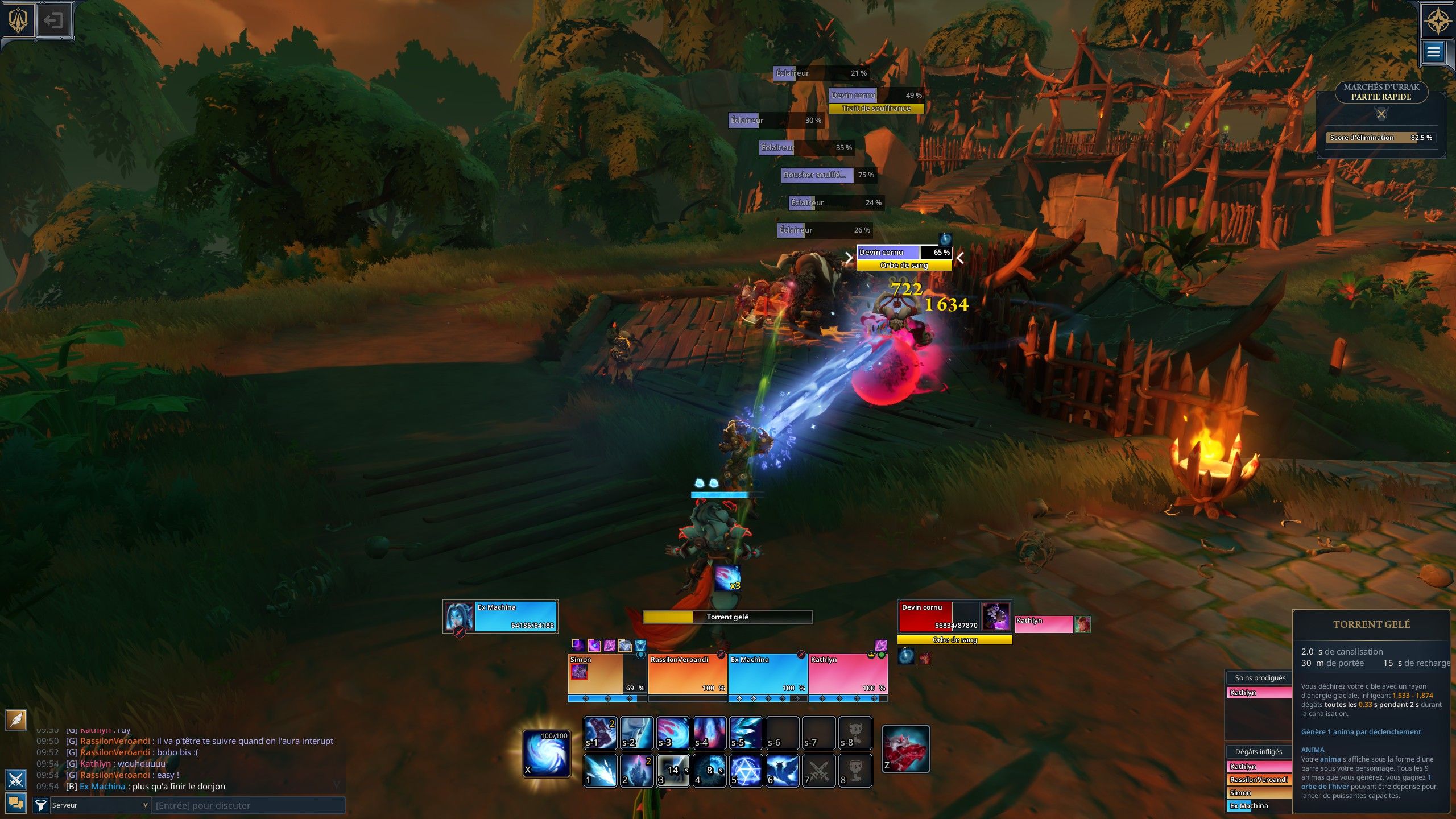Screen dimensions: 1456x819
Task: Activate the ice crystal ability in slot 2
Action: 637,771
